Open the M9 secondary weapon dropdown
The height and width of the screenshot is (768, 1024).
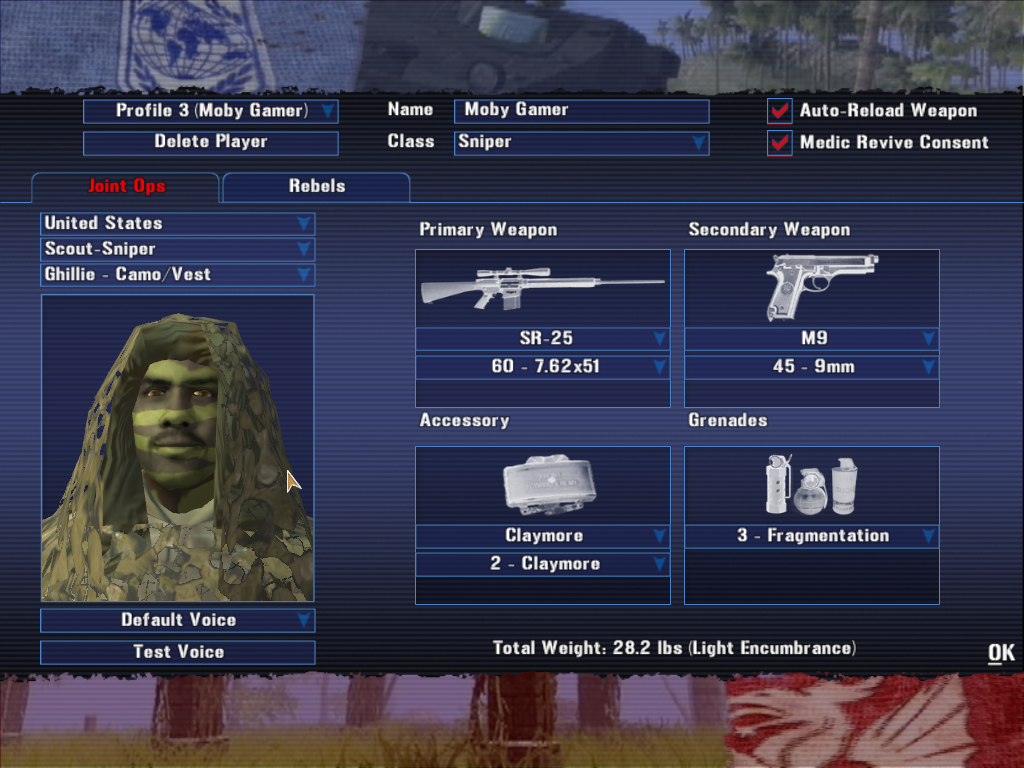click(x=812, y=339)
